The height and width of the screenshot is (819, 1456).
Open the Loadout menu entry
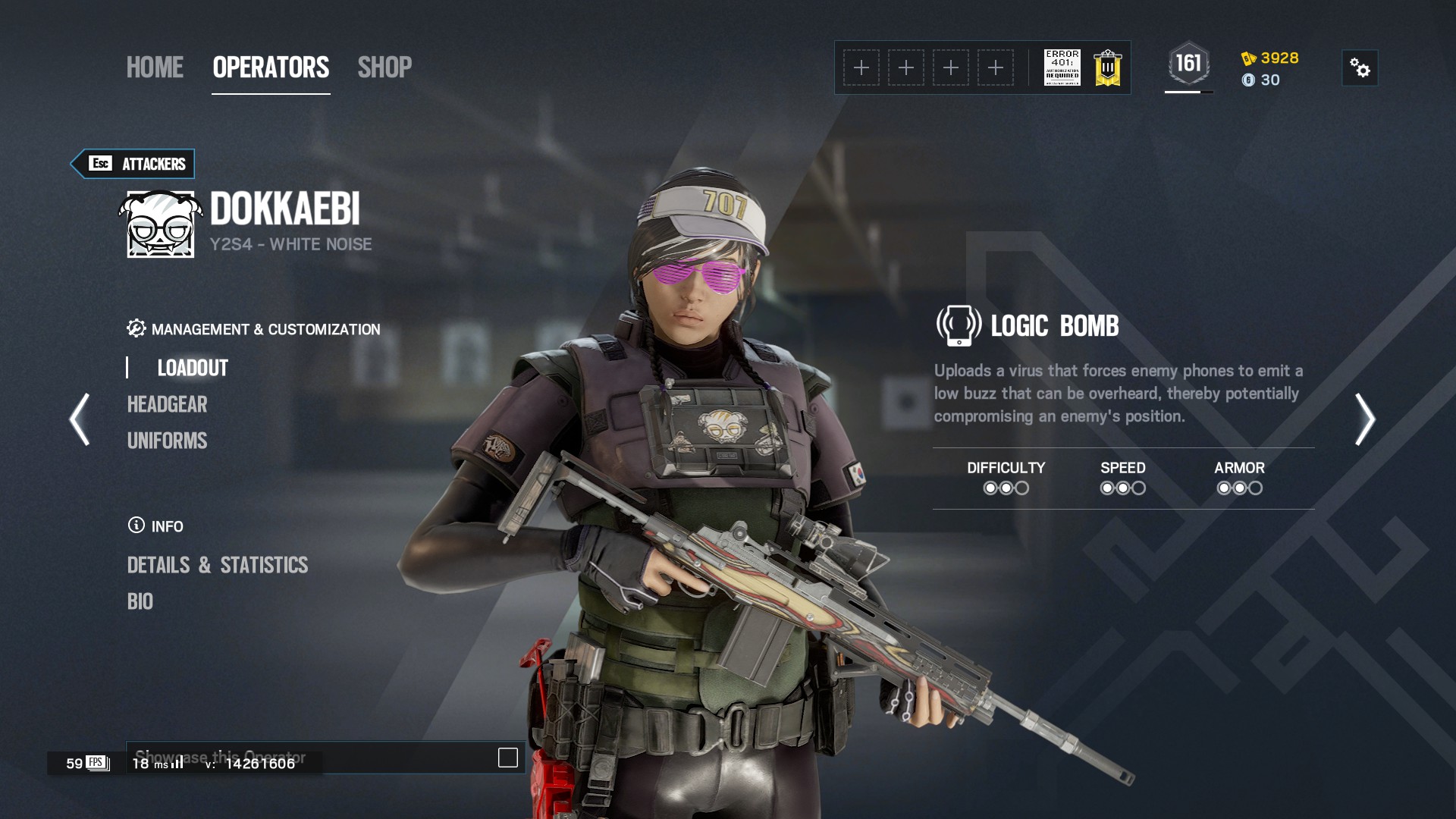click(193, 368)
